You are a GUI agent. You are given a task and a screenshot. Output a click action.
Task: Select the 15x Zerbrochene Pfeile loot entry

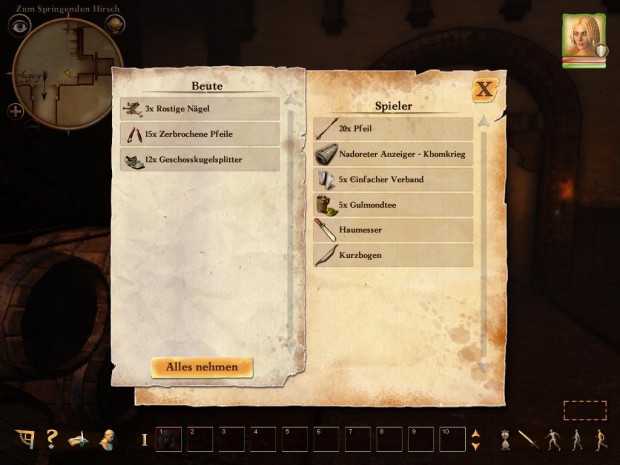pyautogui.click(x=199, y=133)
